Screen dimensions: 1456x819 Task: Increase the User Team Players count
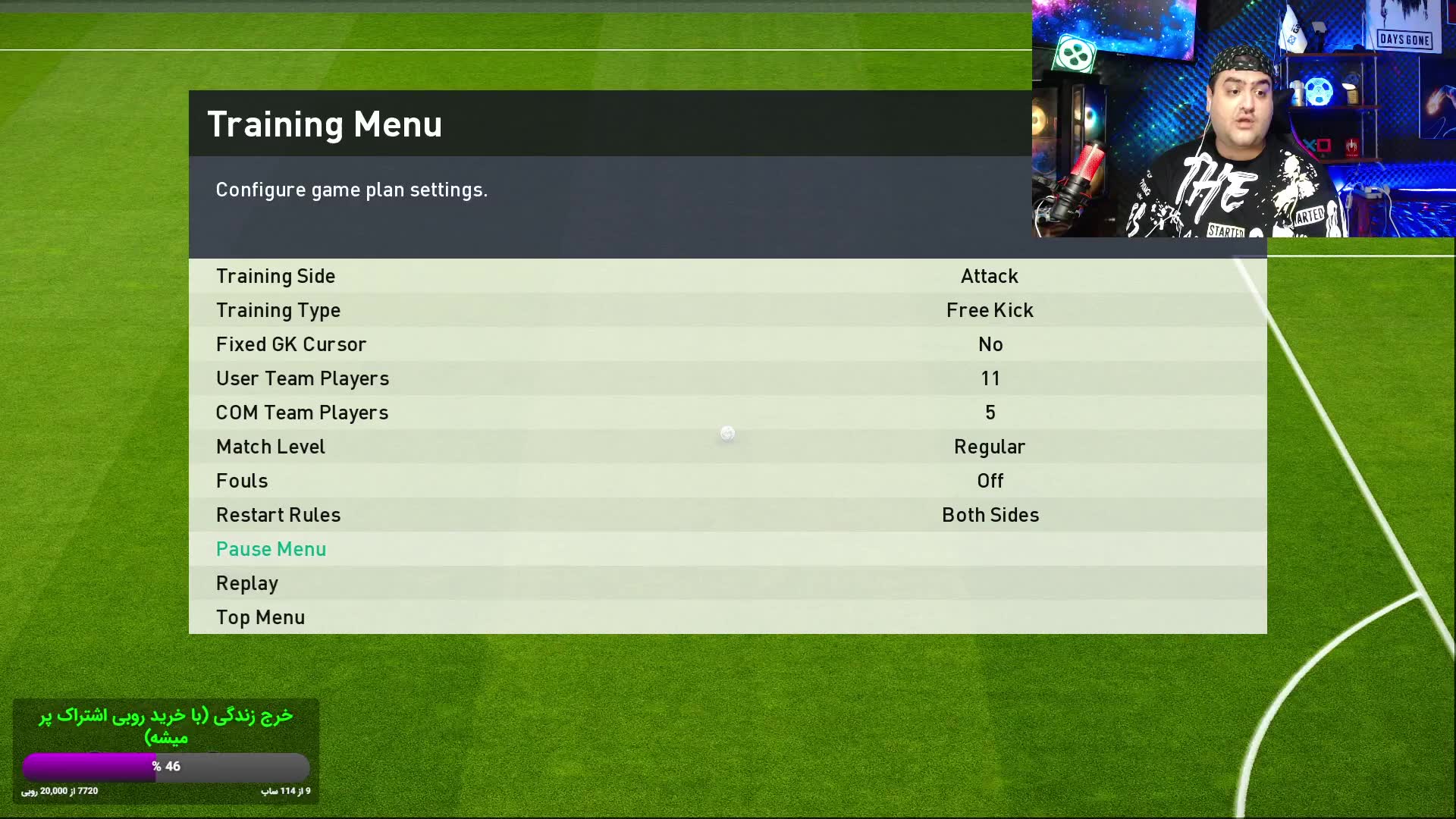[990, 378]
